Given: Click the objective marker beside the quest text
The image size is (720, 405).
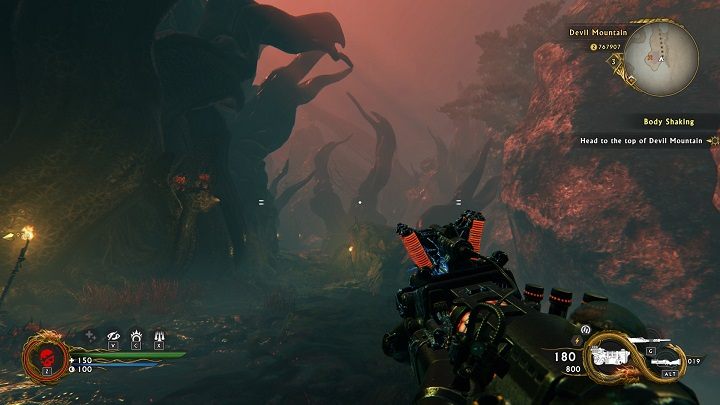Looking at the screenshot, I should 713,141.
